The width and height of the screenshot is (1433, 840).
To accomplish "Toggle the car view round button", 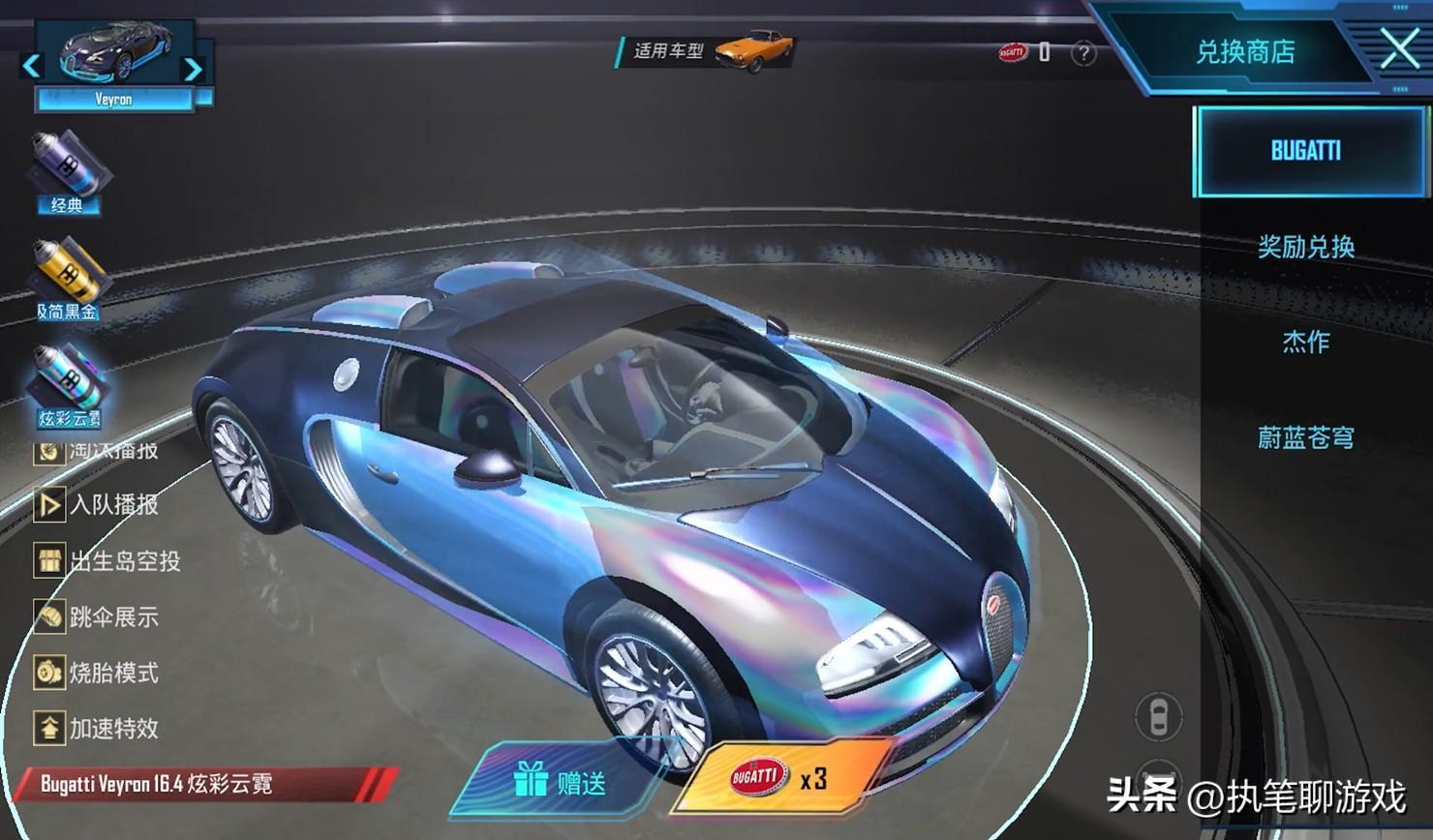I will pyautogui.click(x=1157, y=717).
